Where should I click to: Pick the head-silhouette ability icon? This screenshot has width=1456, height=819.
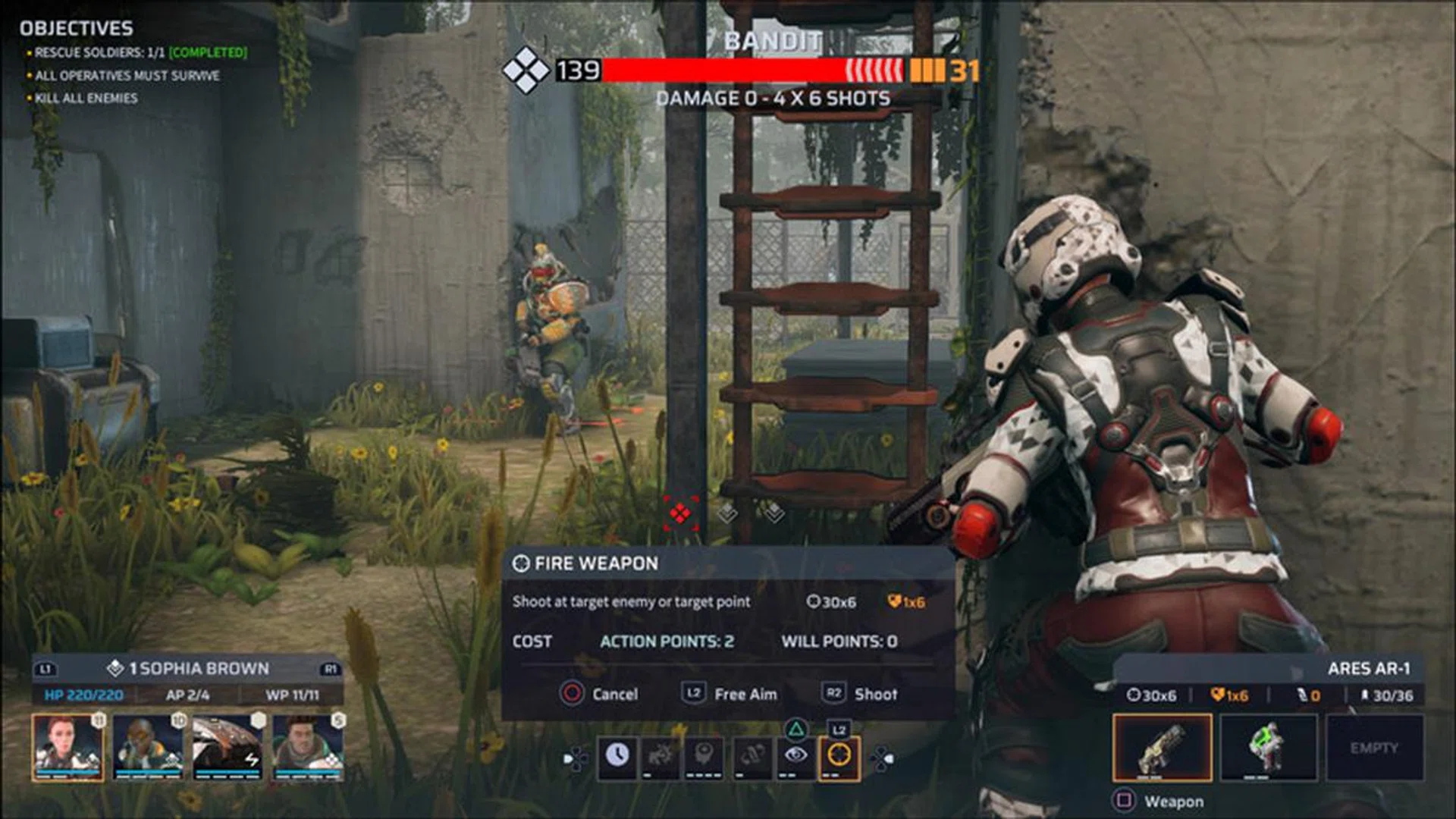(704, 756)
